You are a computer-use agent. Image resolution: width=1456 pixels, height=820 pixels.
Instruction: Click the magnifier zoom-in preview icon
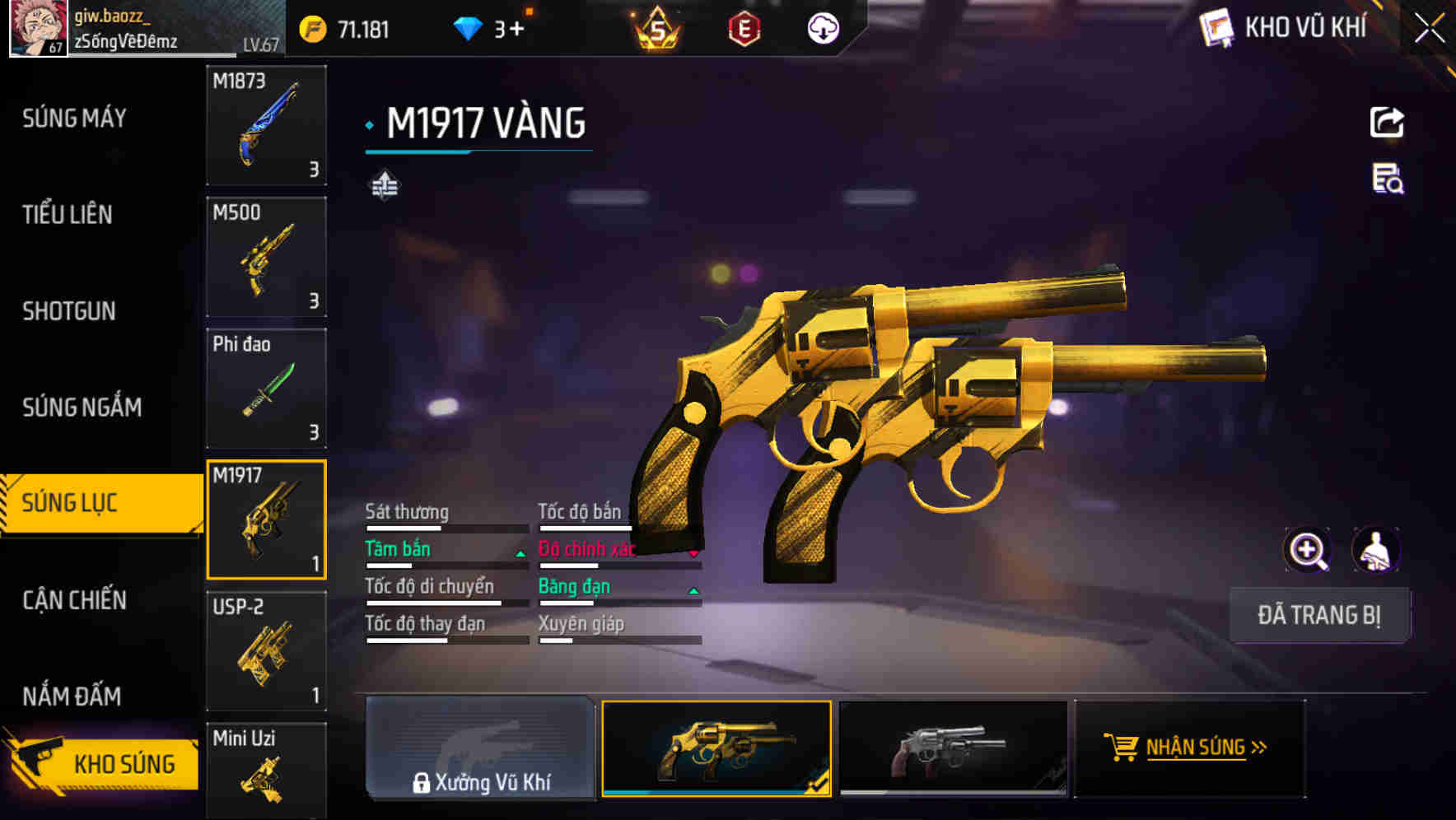point(1307,550)
